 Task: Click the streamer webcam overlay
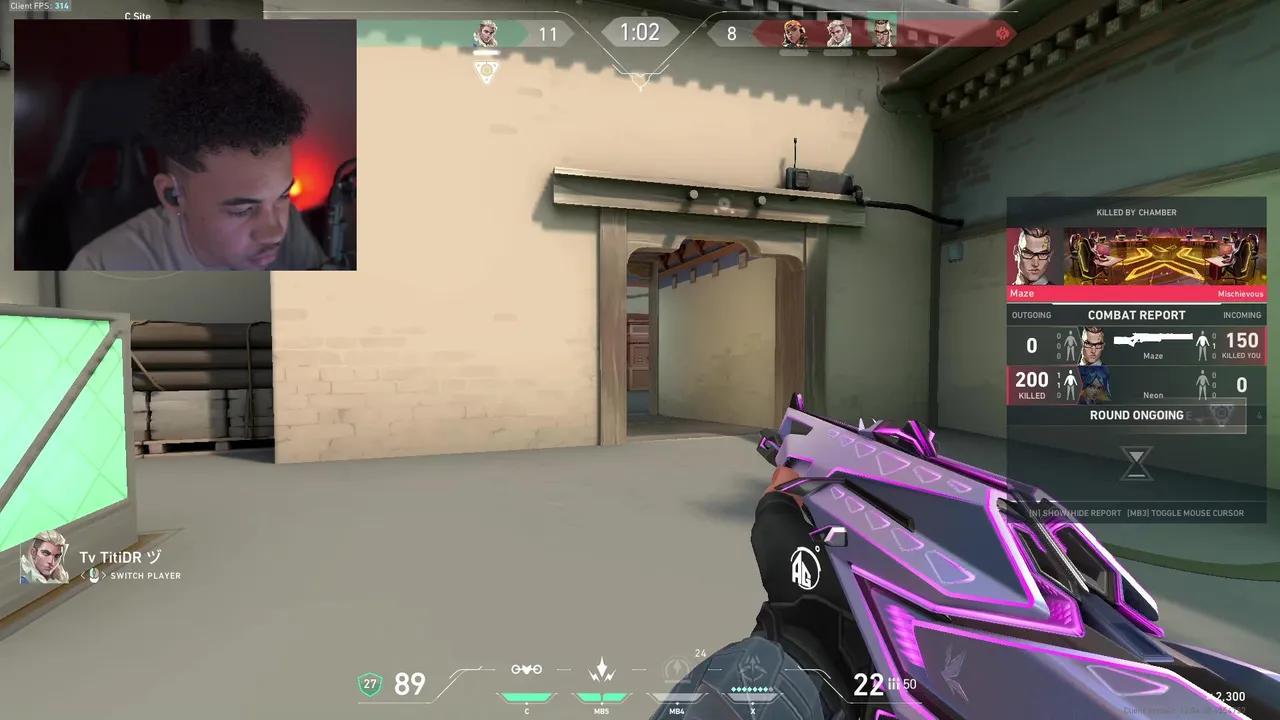tap(185, 143)
